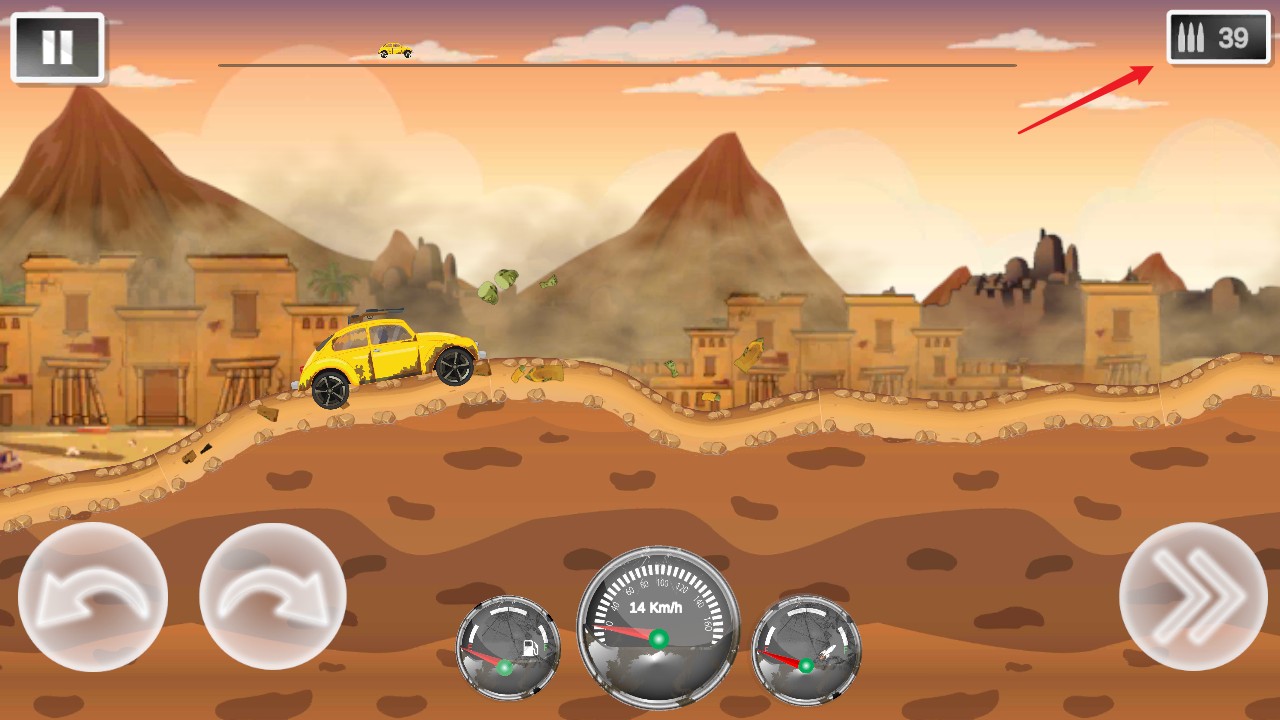Image resolution: width=1280 pixels, height=720 pixels.
Task: Pause the game
Action: [x=57, y=47]
